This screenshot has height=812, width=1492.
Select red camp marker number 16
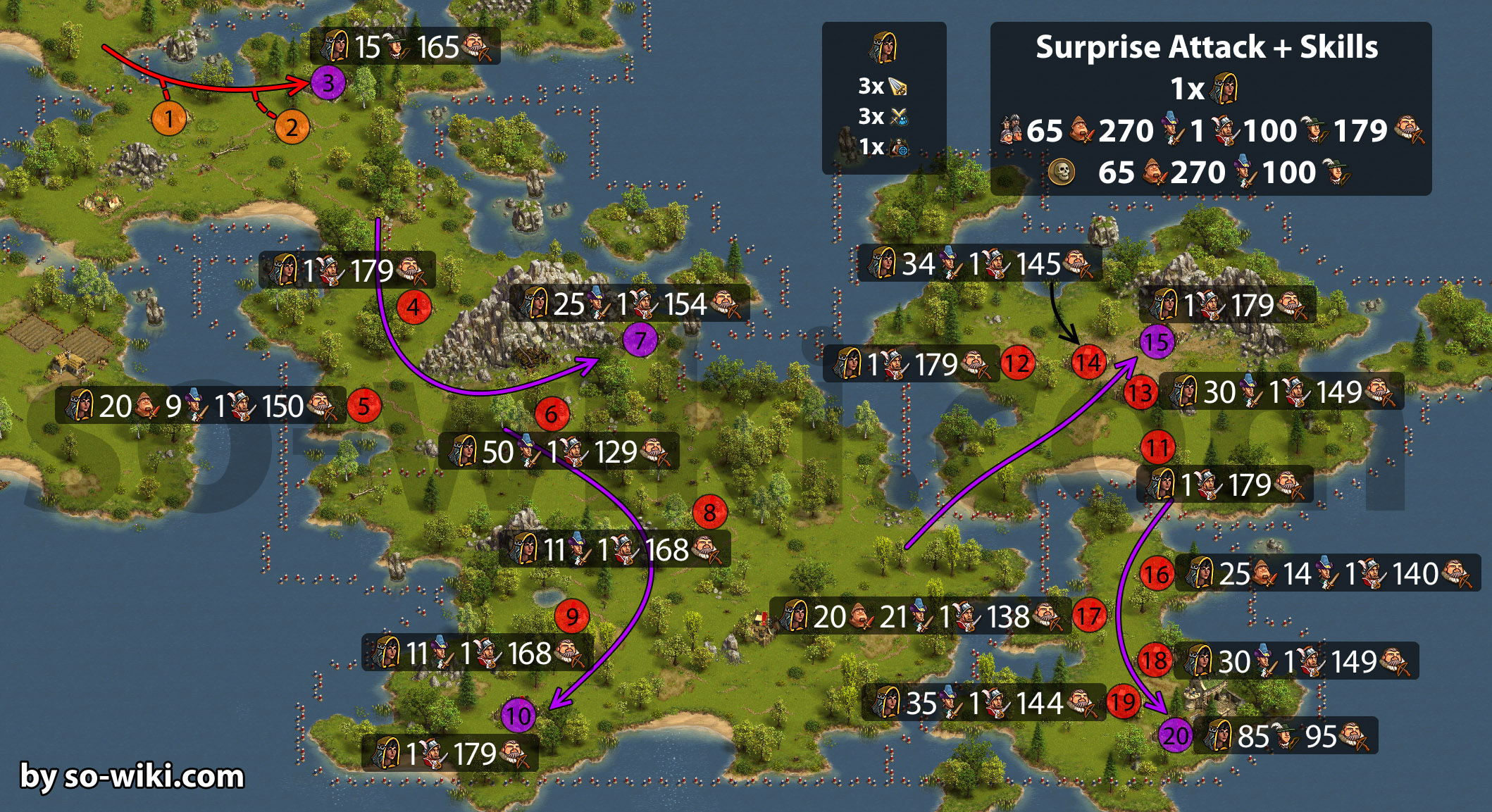click(x=1157, y=574)
